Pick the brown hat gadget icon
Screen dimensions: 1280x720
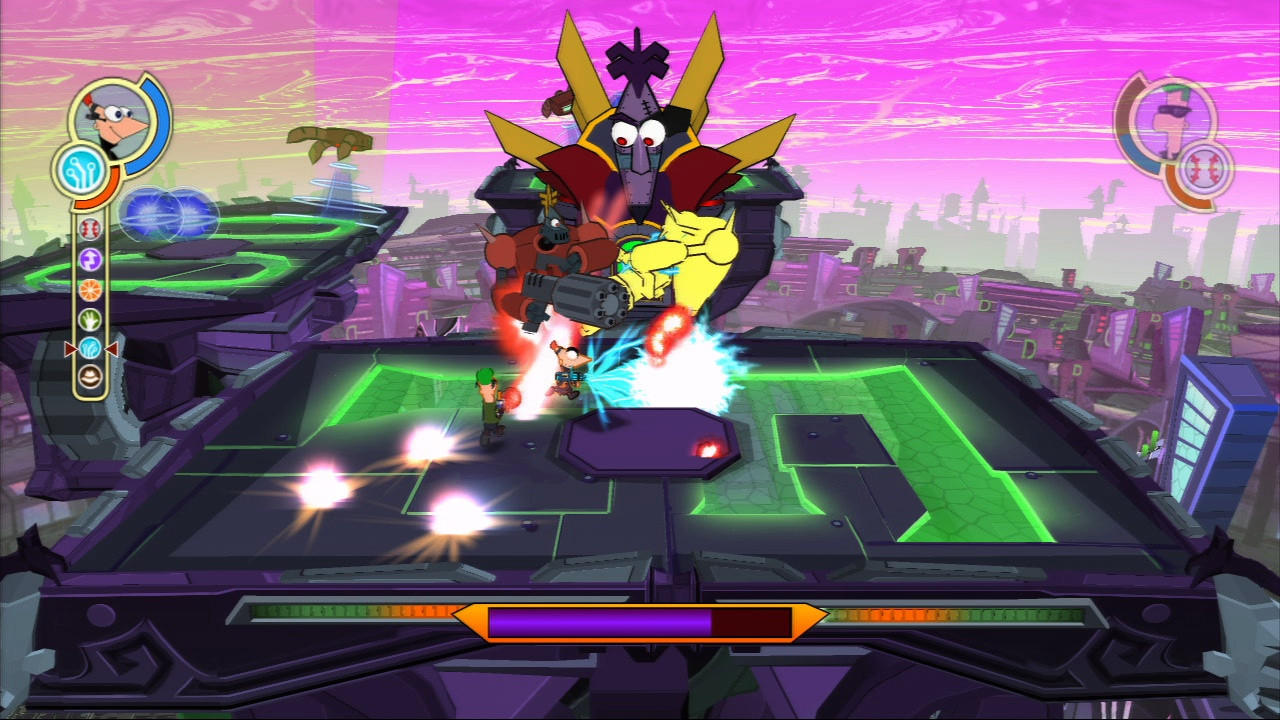pyautogui.click(x=91, y=377)
